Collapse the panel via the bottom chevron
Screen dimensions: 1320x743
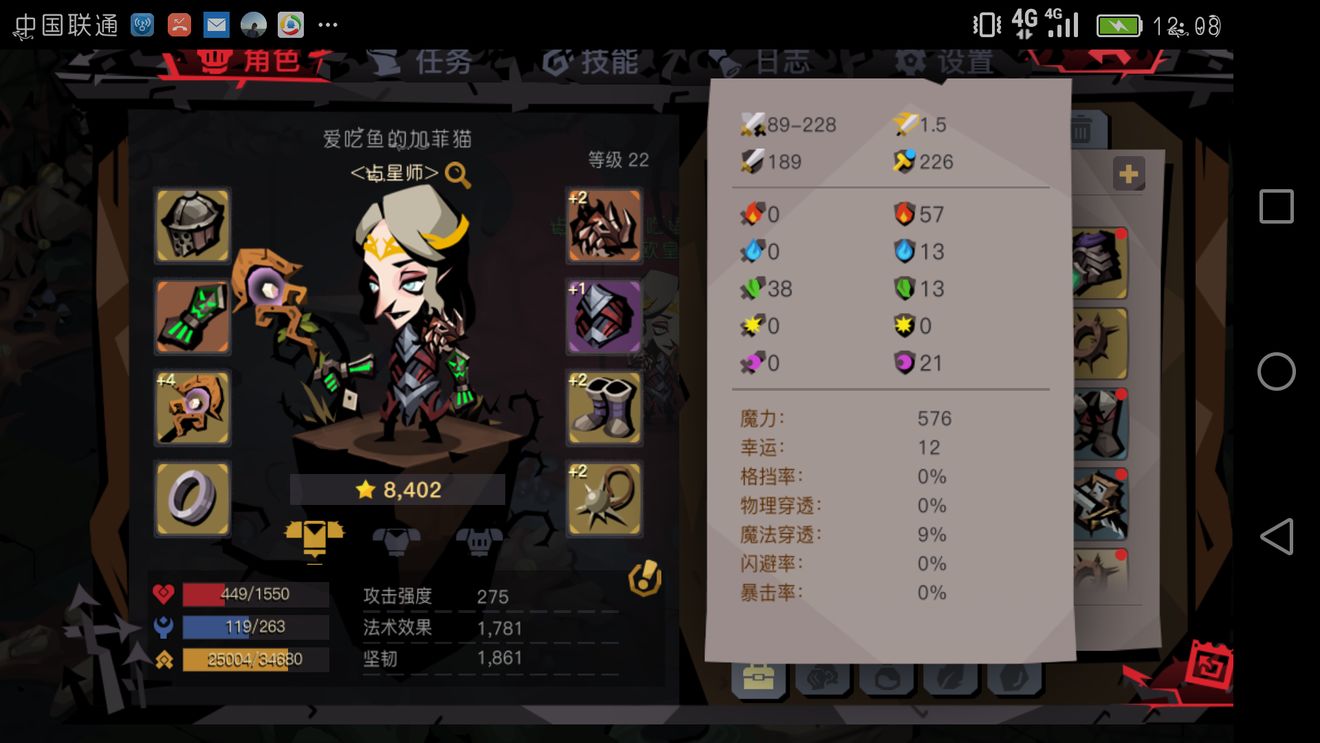920,712
